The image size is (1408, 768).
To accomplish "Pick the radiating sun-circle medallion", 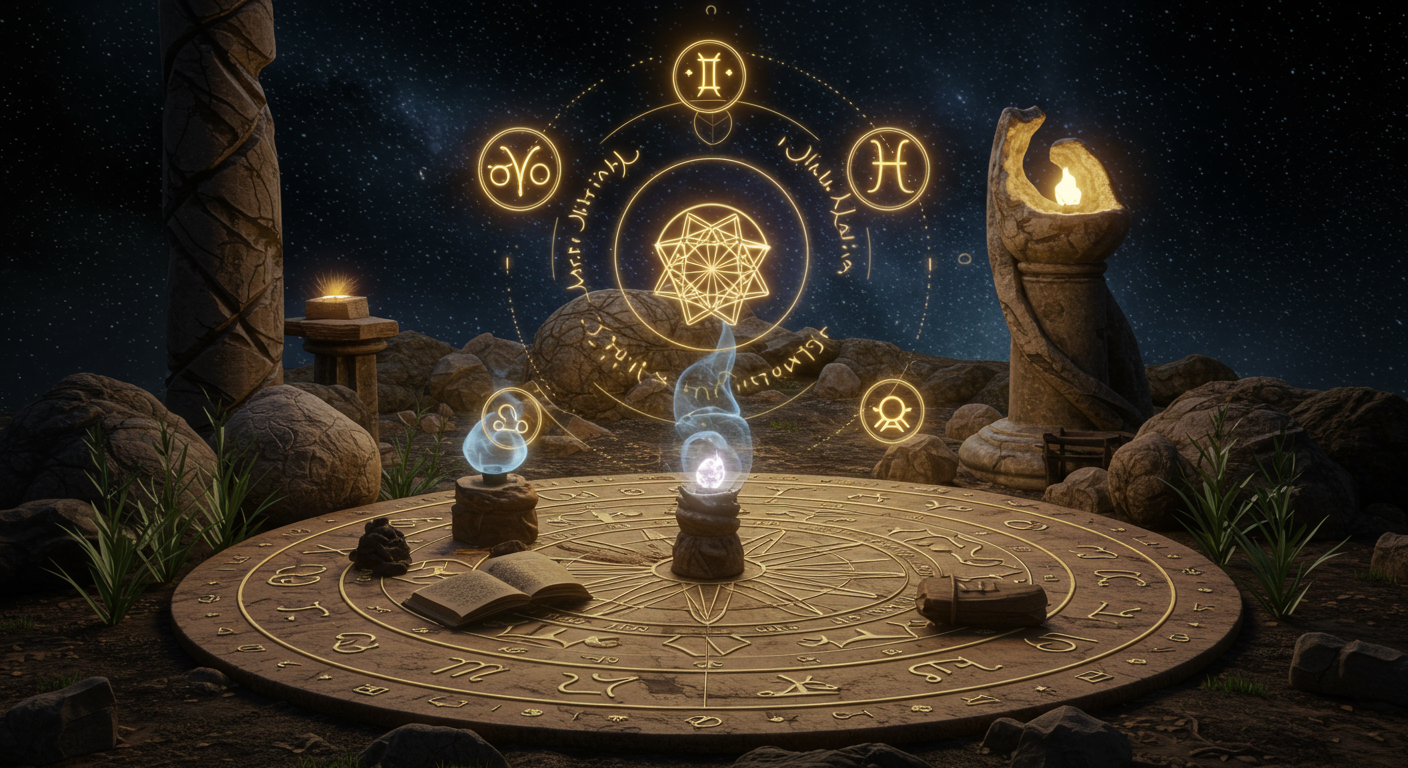I will tap(891, 410).
